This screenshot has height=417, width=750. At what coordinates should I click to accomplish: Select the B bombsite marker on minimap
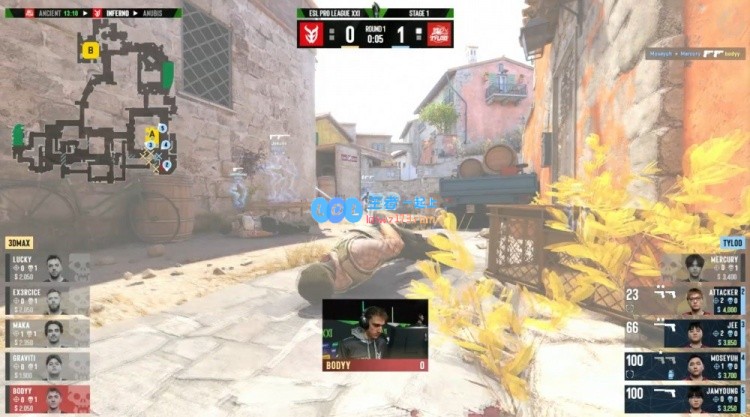[x=91, y=49]
